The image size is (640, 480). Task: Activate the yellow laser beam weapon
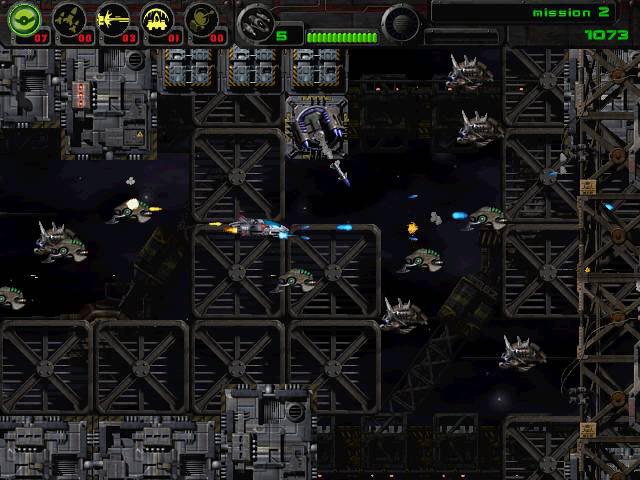click(x=113, y=20)
